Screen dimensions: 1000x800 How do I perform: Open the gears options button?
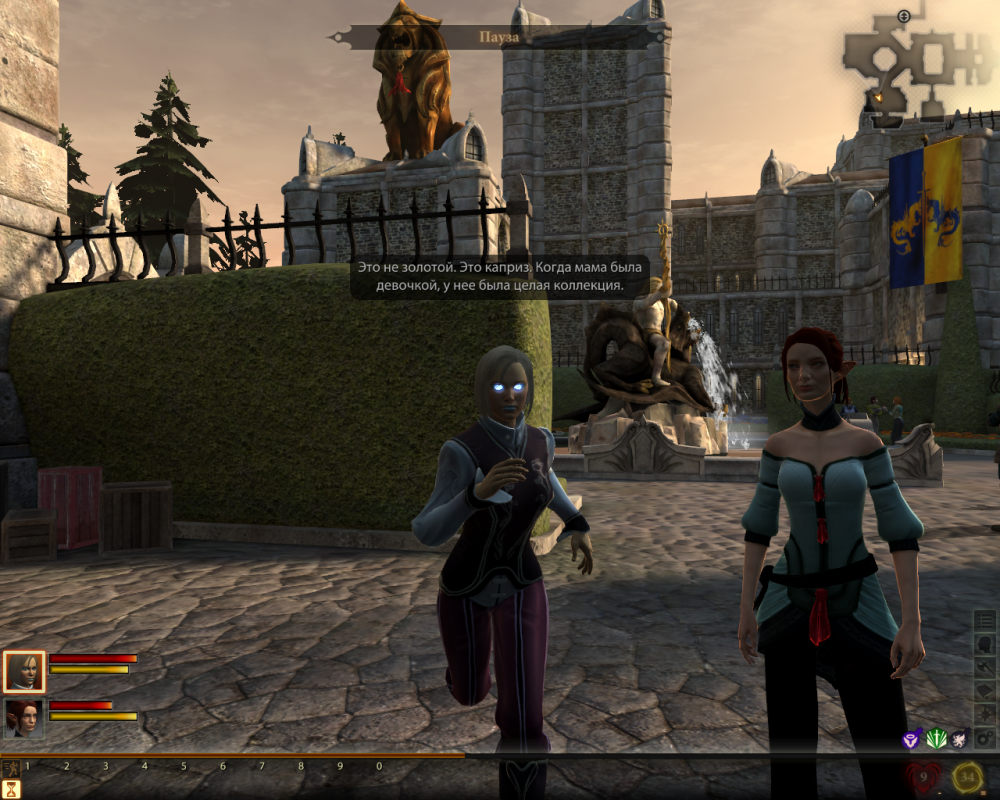pos(985,738)
